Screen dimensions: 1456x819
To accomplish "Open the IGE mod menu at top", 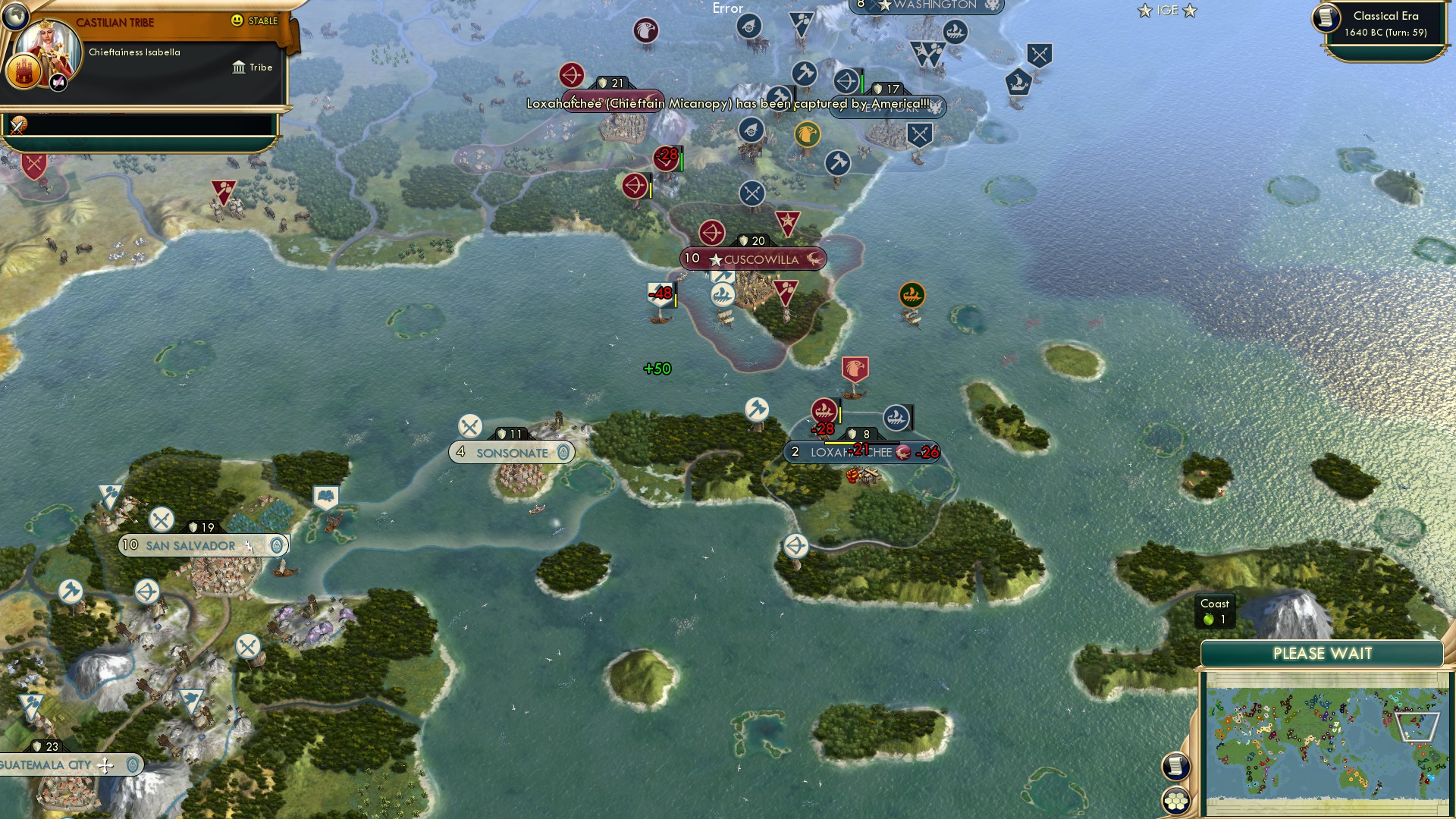I will click(1166, 11).
